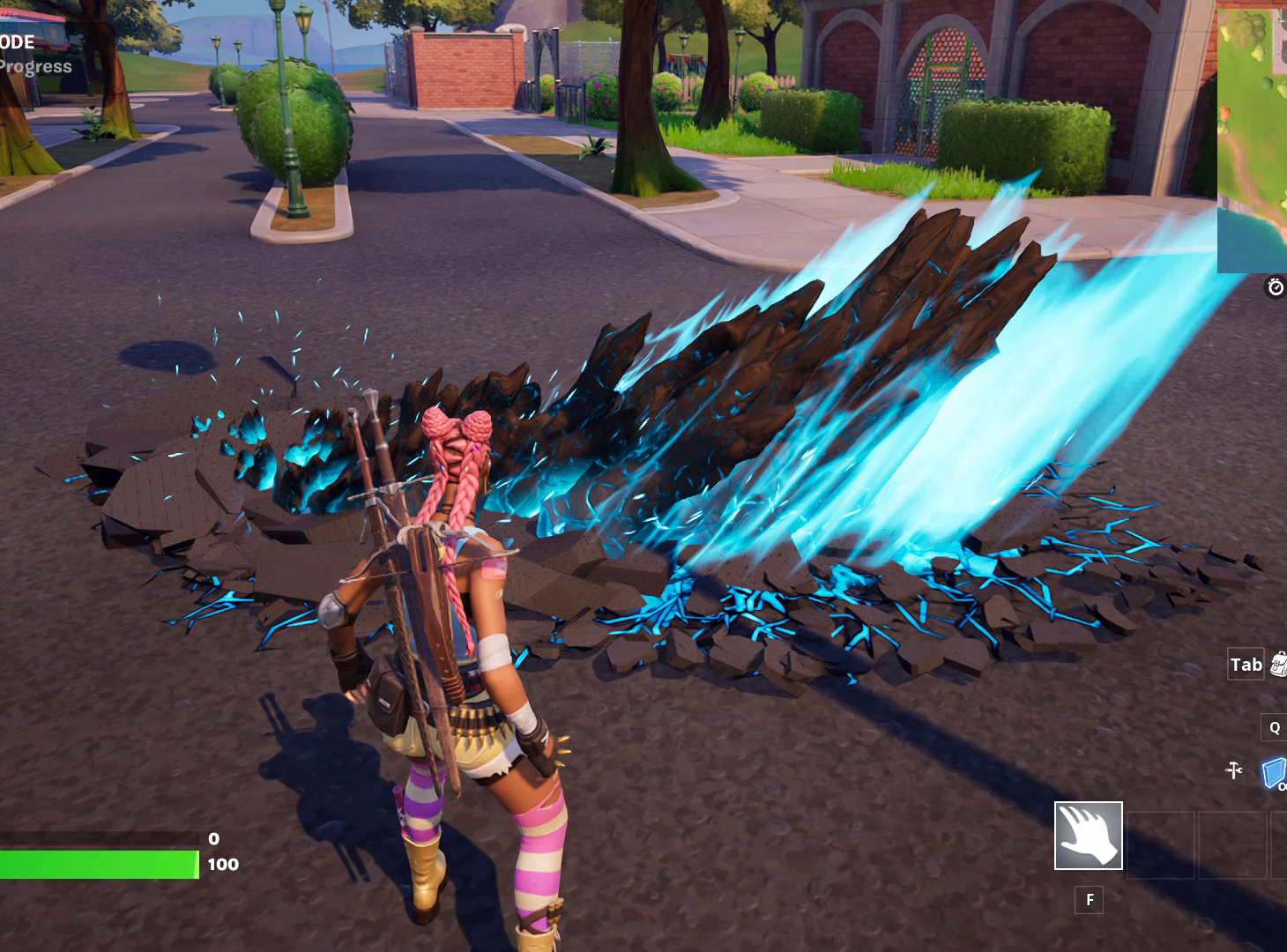Click the stopwatch icon below the minimap
1287x952 pixels.
(x=1275, y=287)
